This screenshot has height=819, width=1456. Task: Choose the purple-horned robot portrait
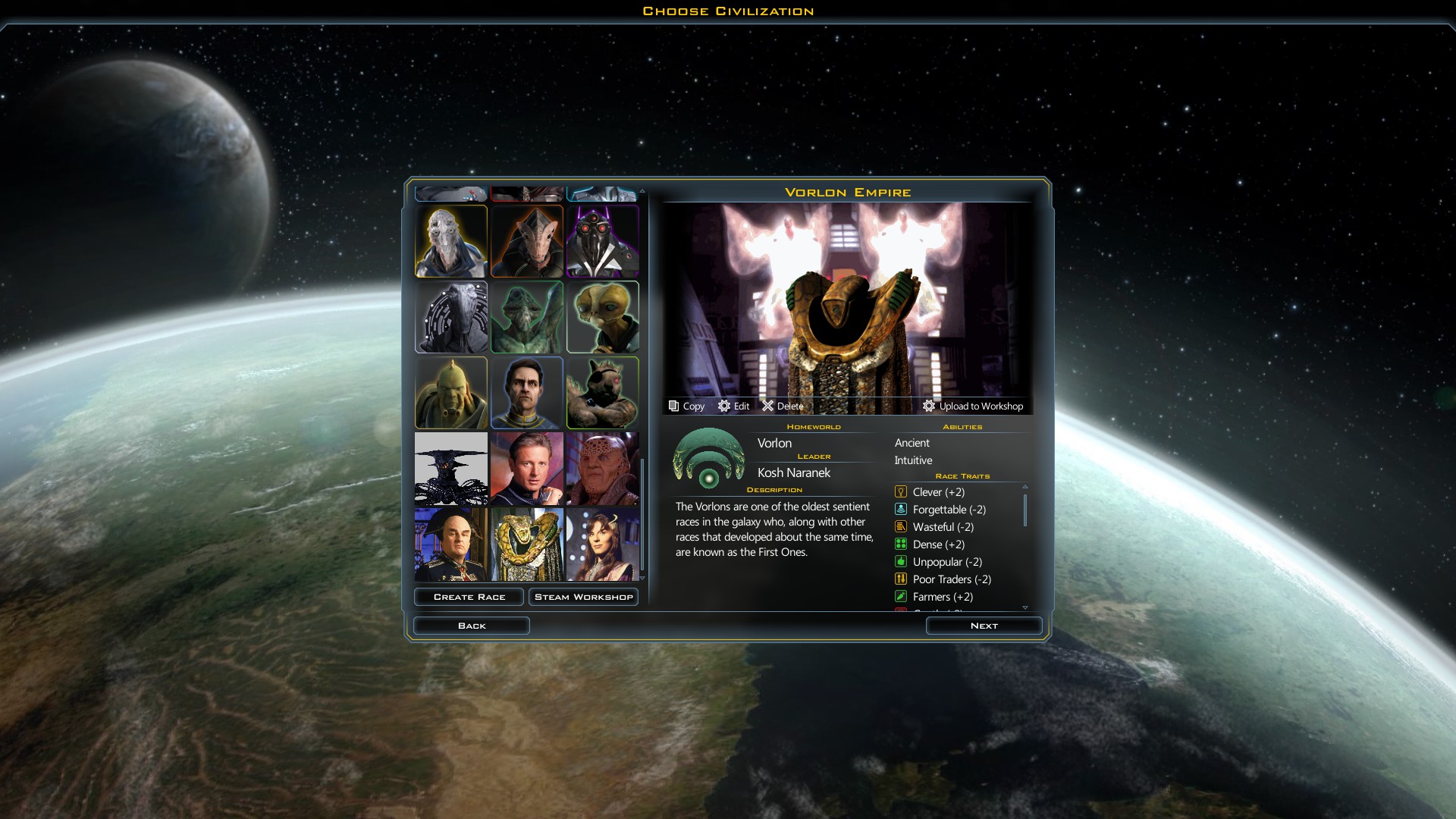(x=603, y=241)
